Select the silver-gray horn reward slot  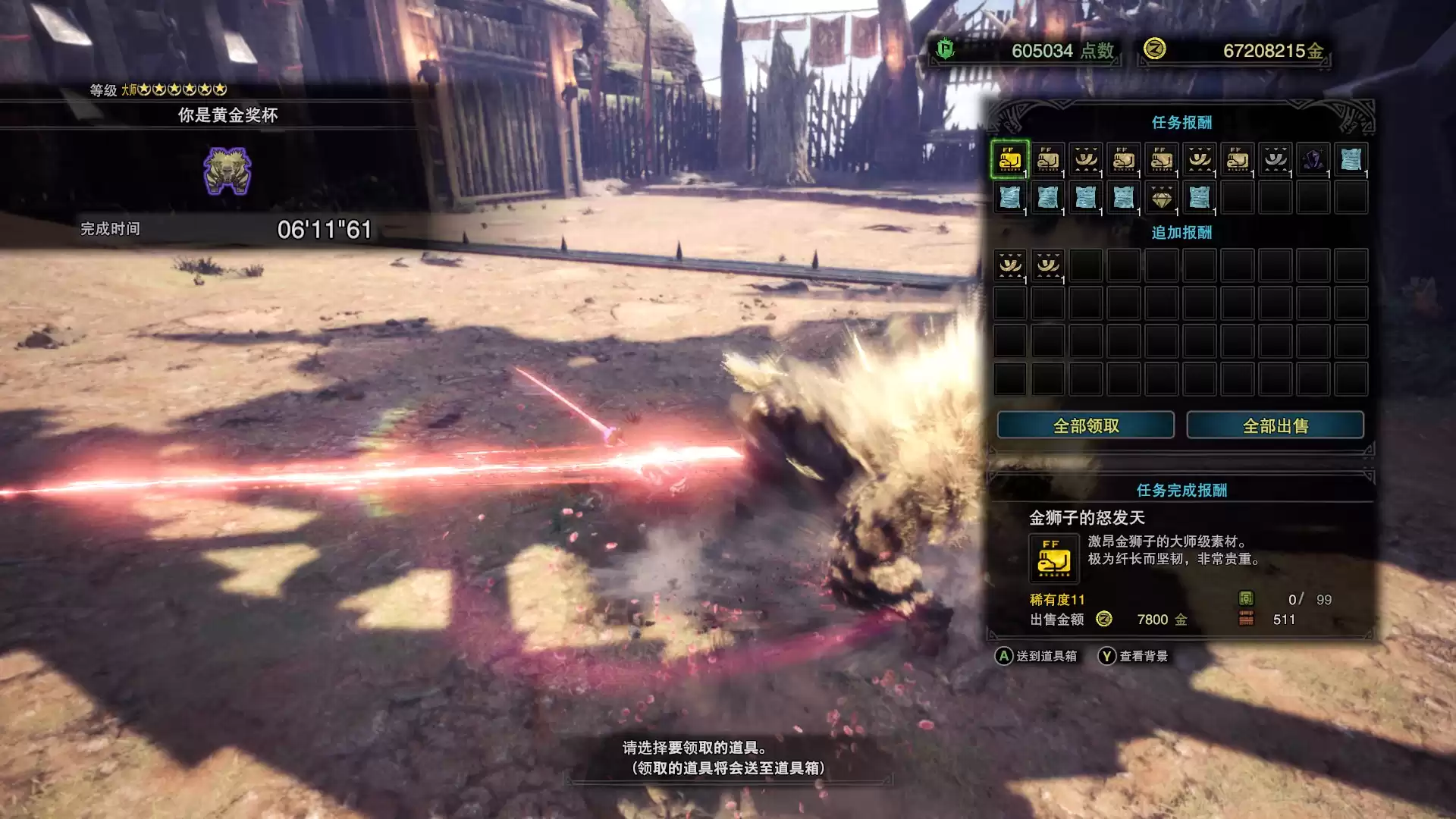click(x=1275, y=159)
